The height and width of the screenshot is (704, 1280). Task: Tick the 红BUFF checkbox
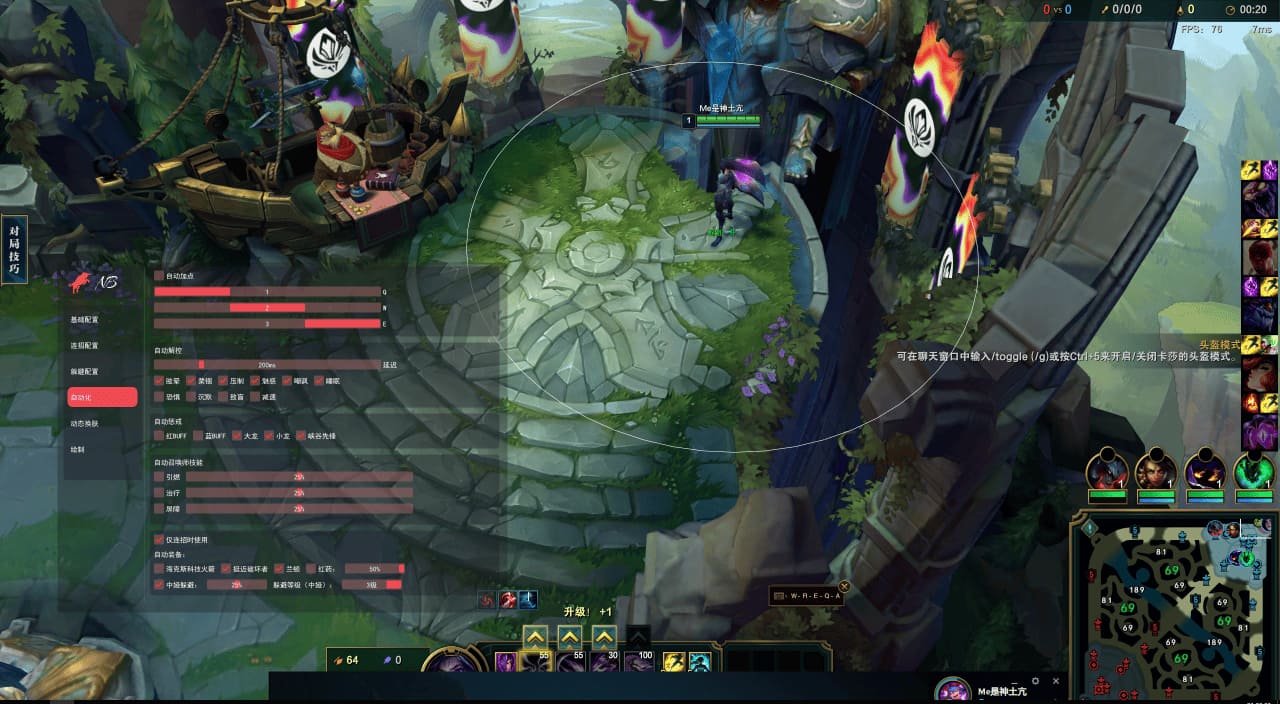point(159,436)
